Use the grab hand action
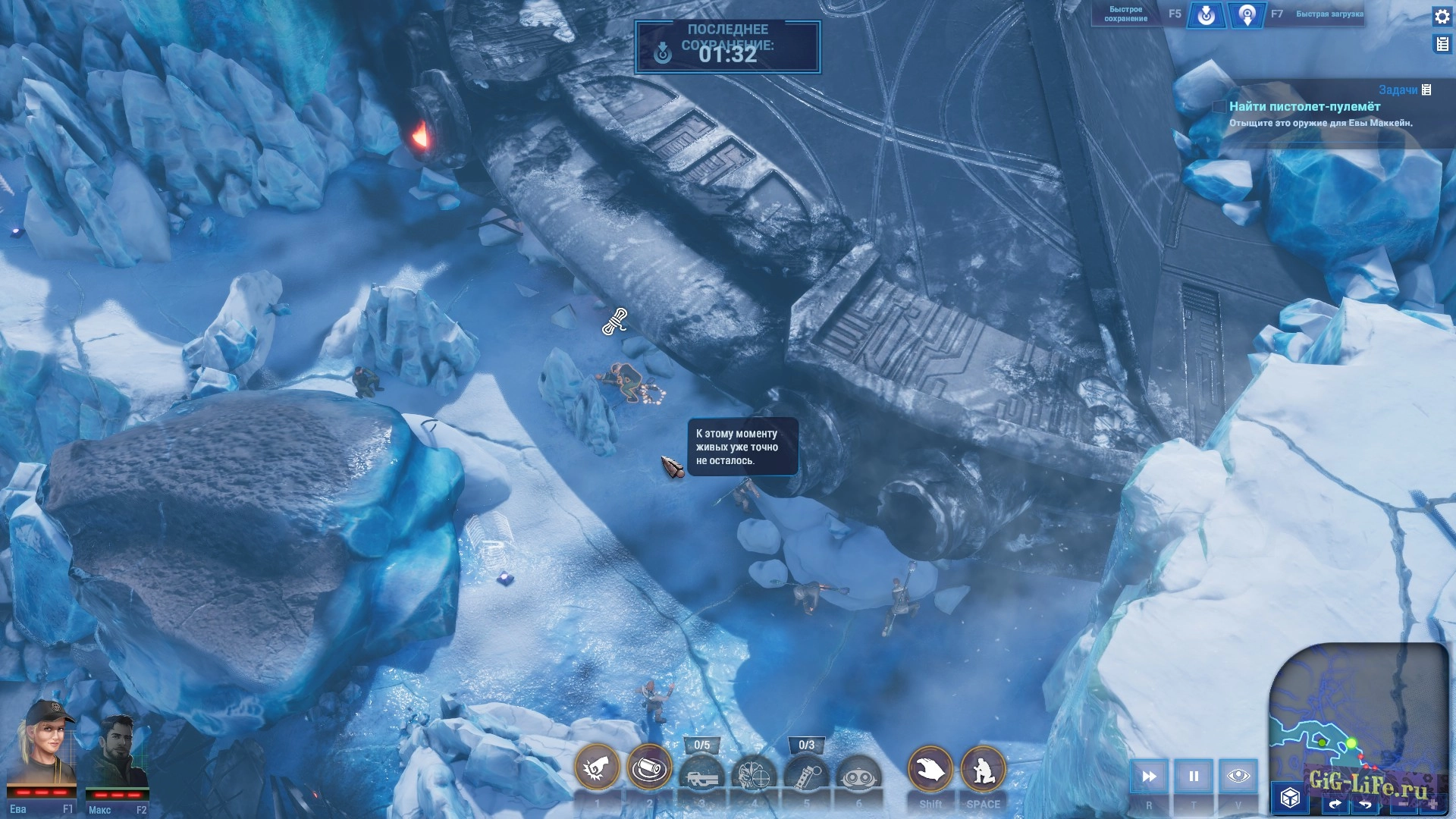Image resolution: width=1456 pixels, height=819 pixels. pos(930,770)
